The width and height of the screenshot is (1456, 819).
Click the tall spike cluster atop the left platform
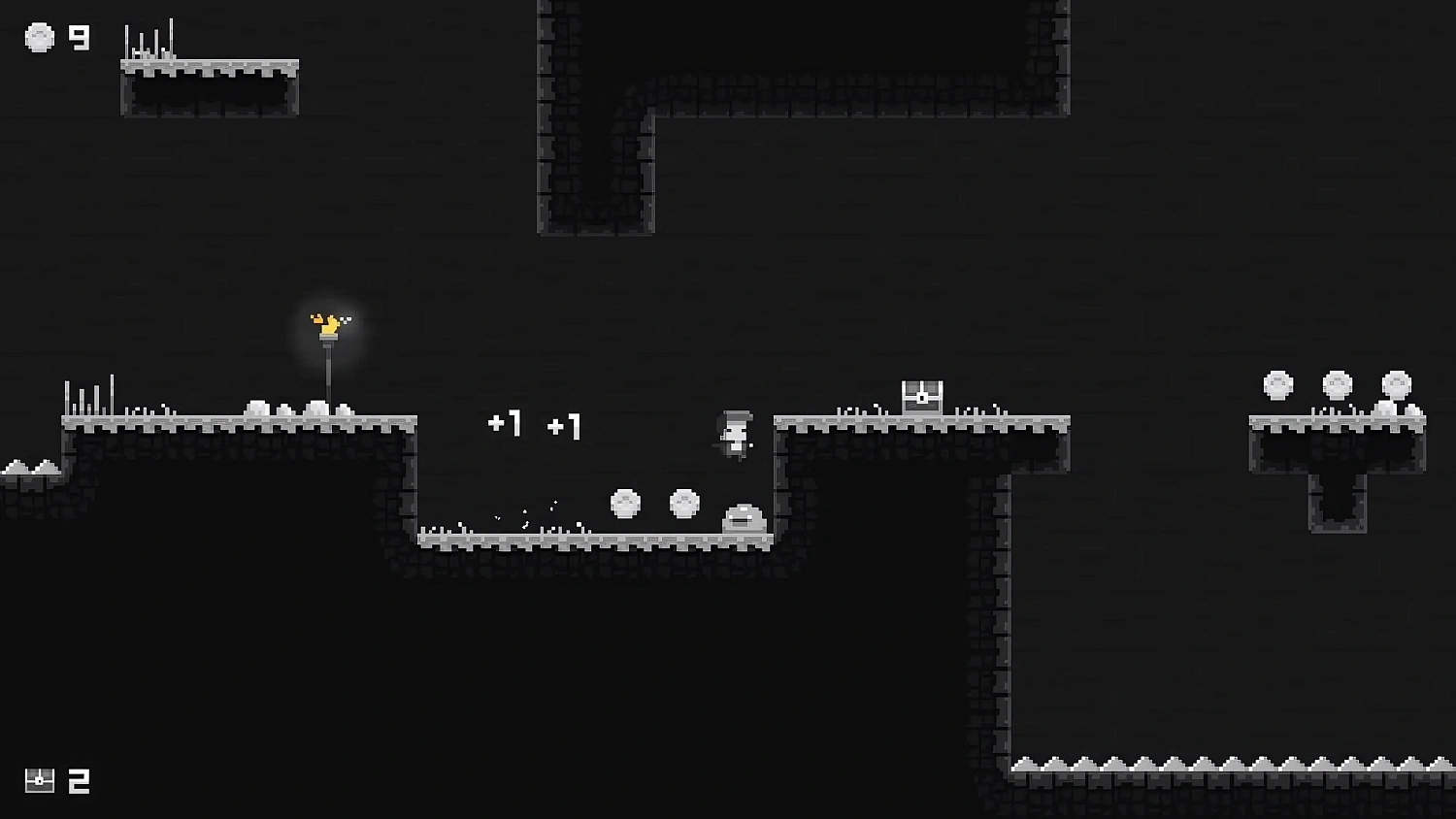coord(90,393)
